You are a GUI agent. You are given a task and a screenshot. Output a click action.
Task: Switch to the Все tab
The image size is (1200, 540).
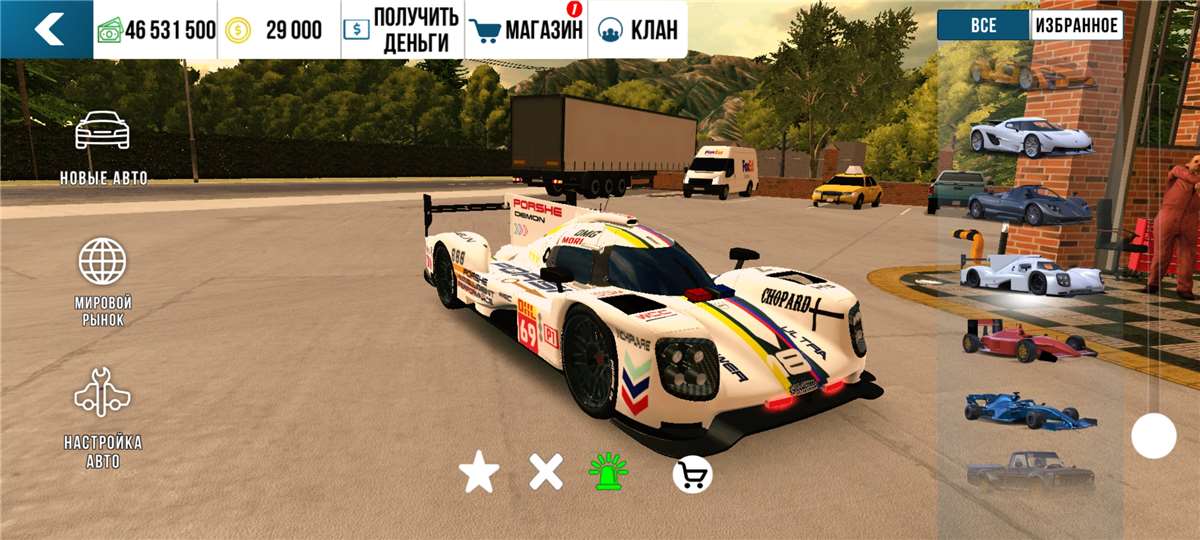(983, 25)
